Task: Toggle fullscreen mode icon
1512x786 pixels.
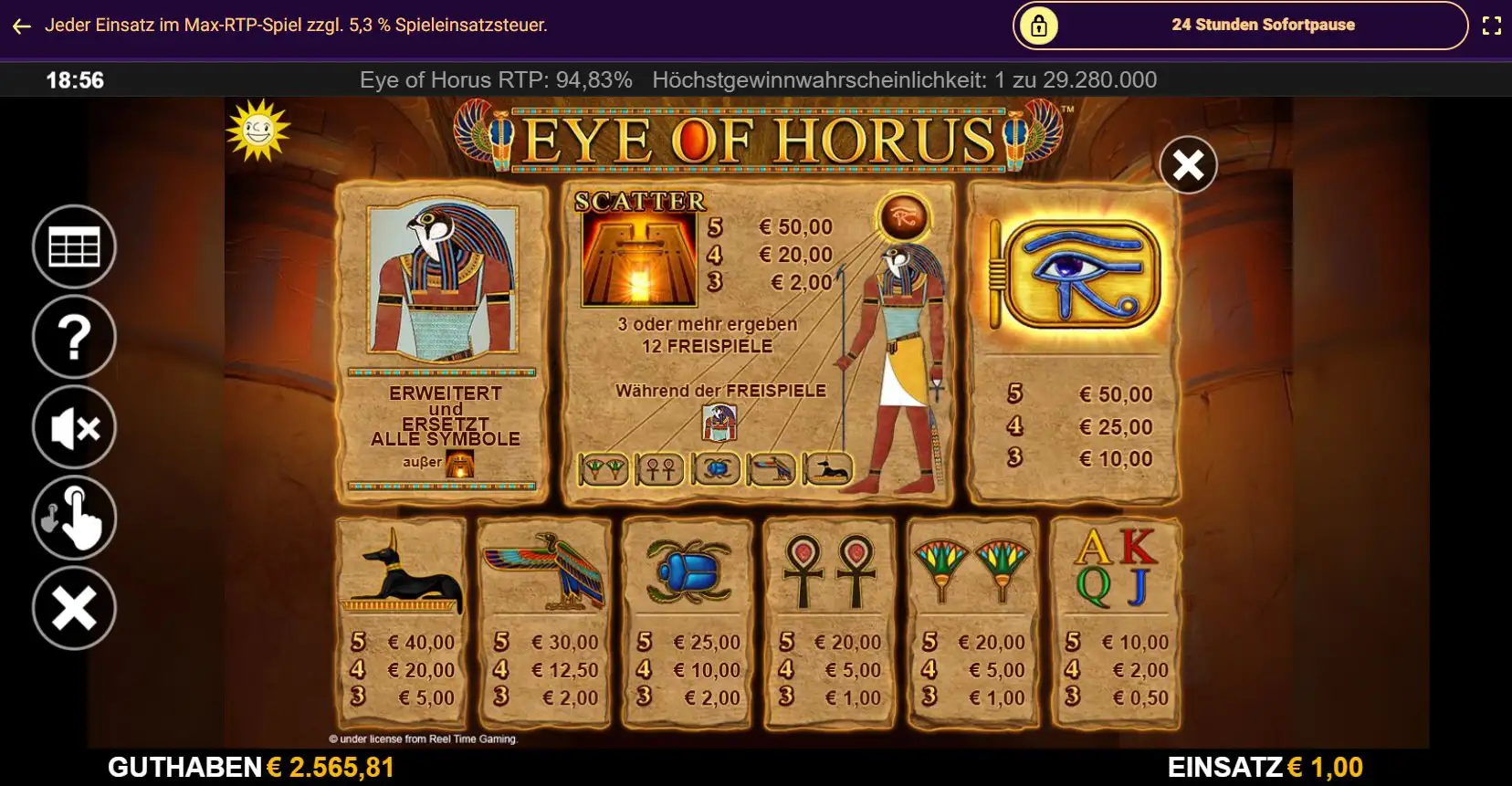Action: pos(1491,26)
